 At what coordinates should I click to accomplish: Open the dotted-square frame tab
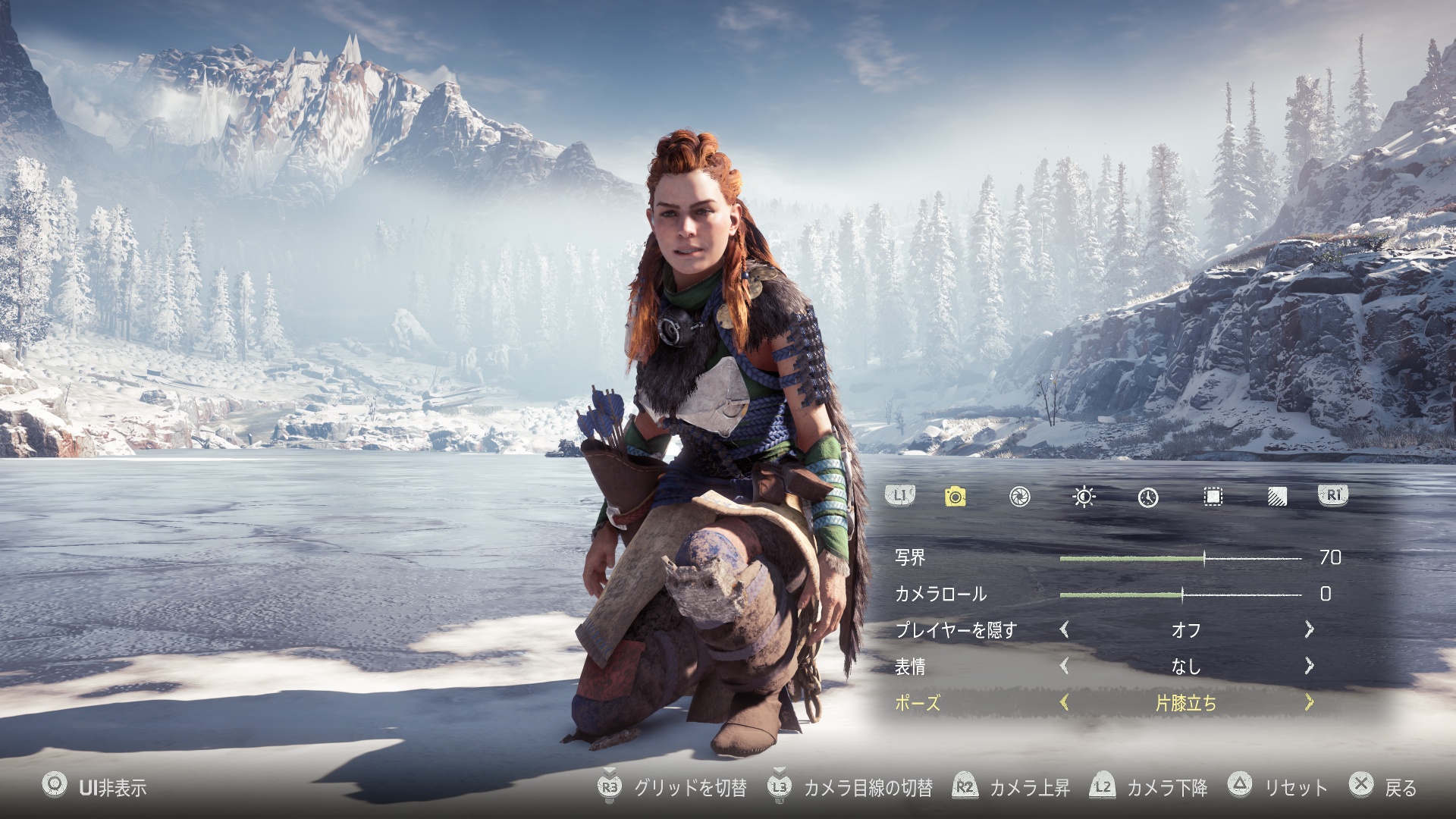pos(1213,497)
